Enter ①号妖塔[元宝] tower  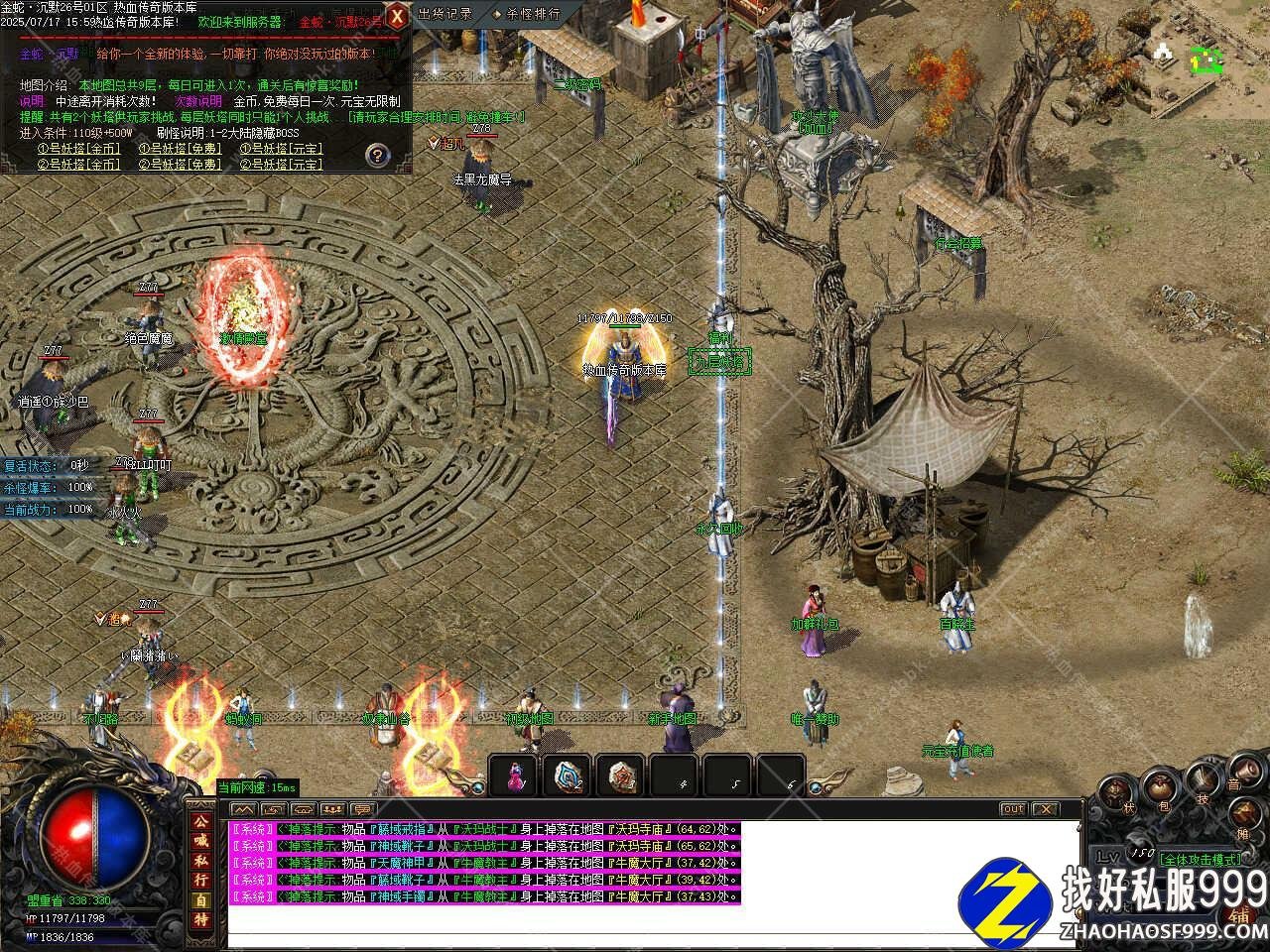pos(282,149)
